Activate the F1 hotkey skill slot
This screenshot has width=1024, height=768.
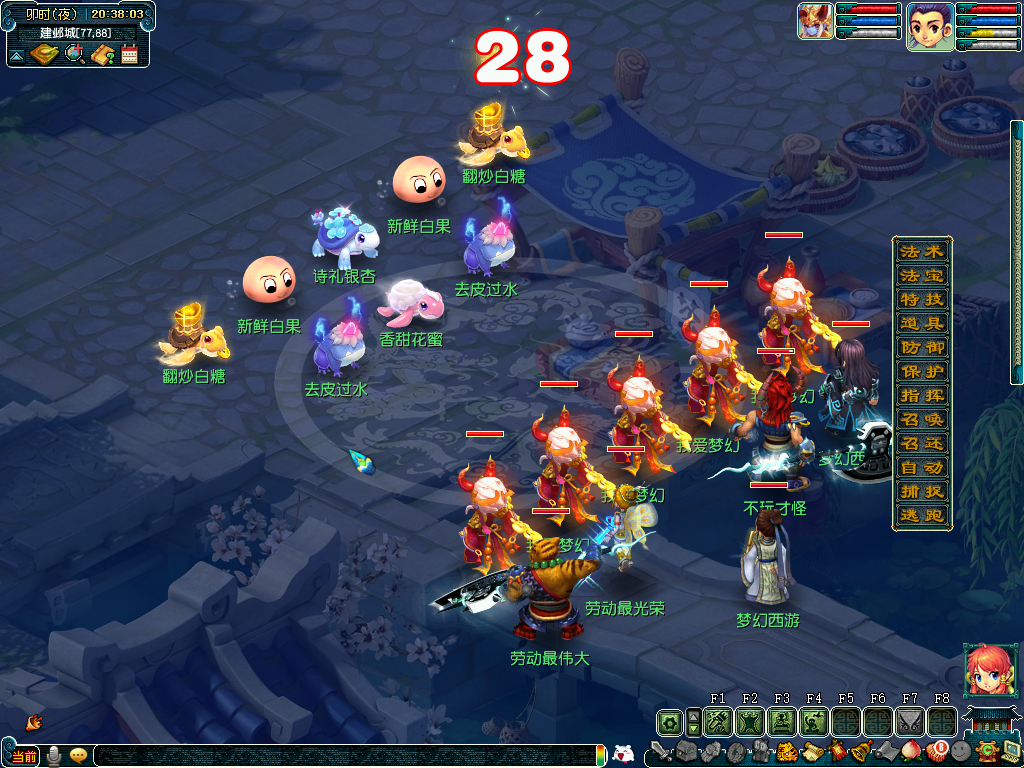(718, 721)
